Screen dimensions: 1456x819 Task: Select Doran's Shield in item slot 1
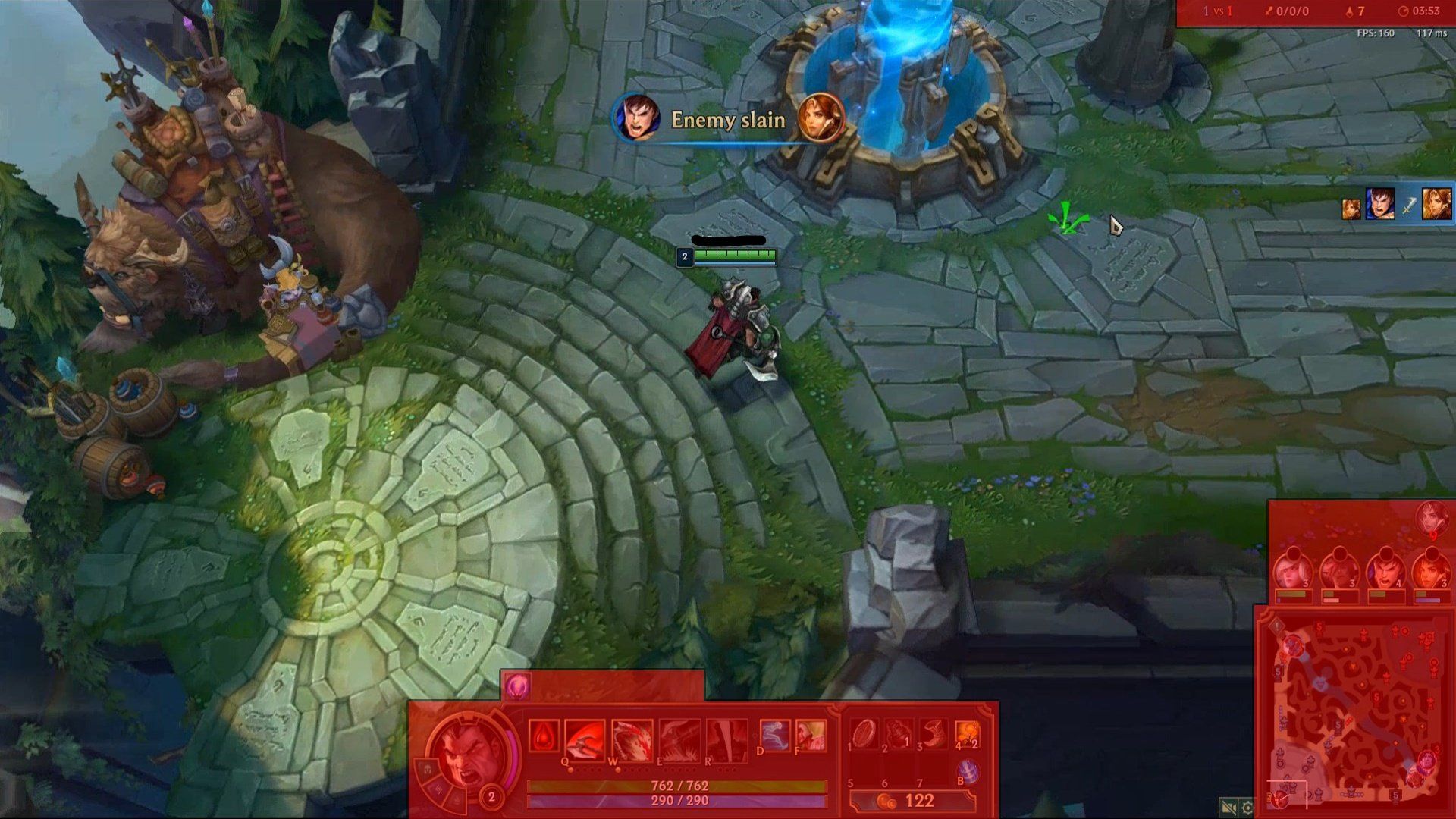point(864,734)
